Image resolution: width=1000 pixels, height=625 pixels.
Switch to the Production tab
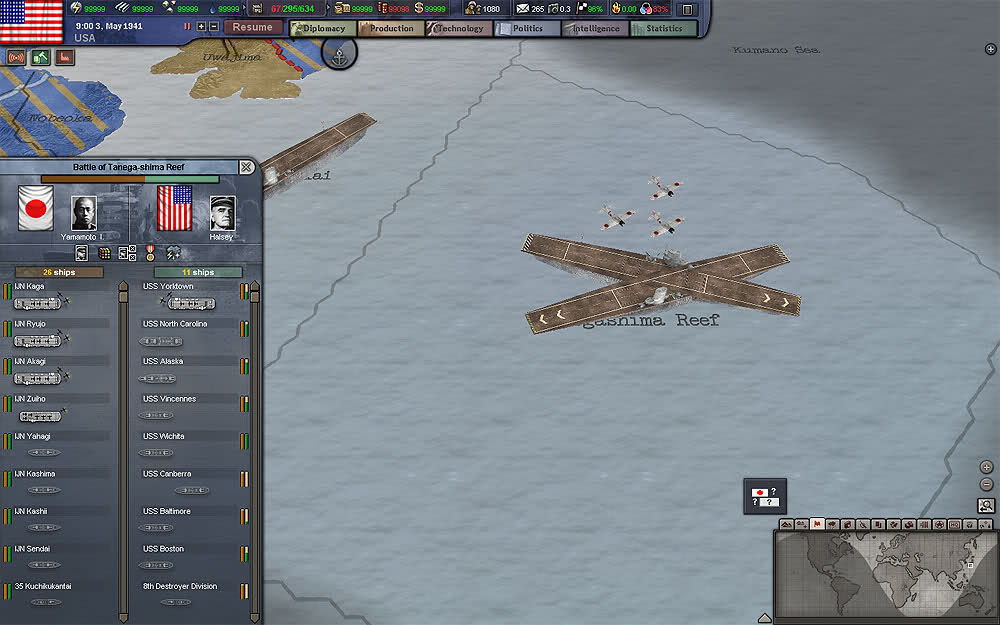390,29
